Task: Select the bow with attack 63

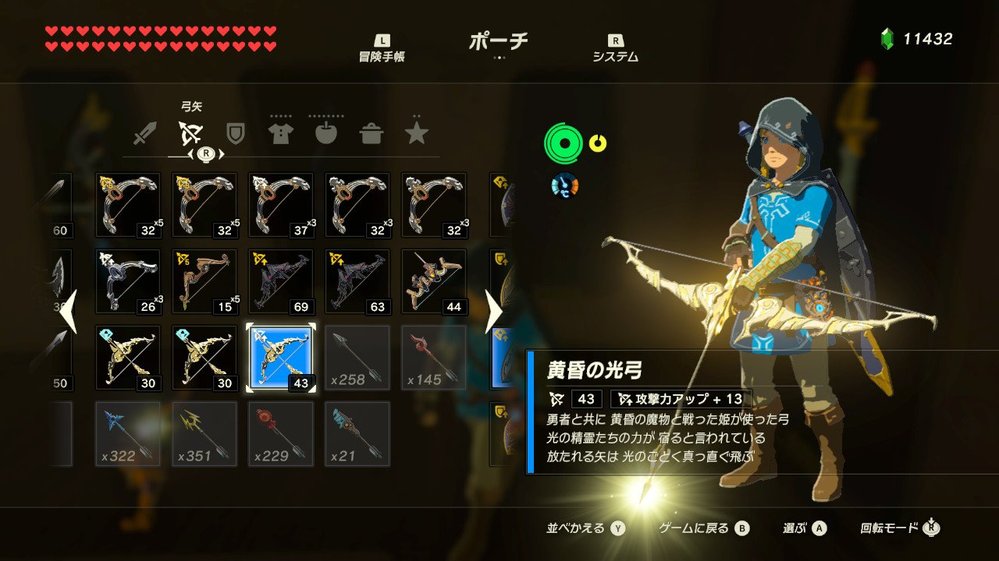Action: (x=357, y=281)
